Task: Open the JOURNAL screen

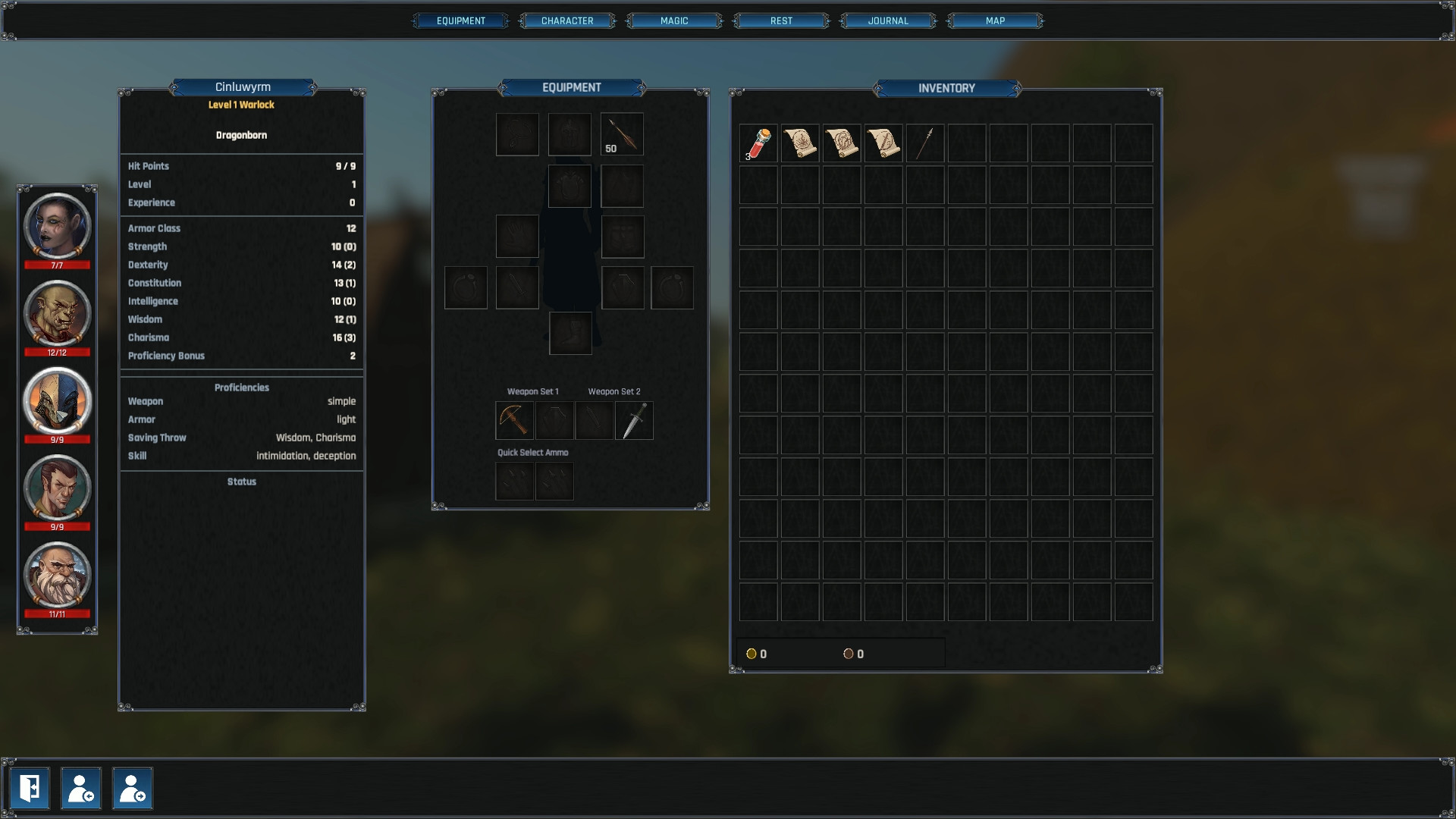Action: click(x=888, y=20)
